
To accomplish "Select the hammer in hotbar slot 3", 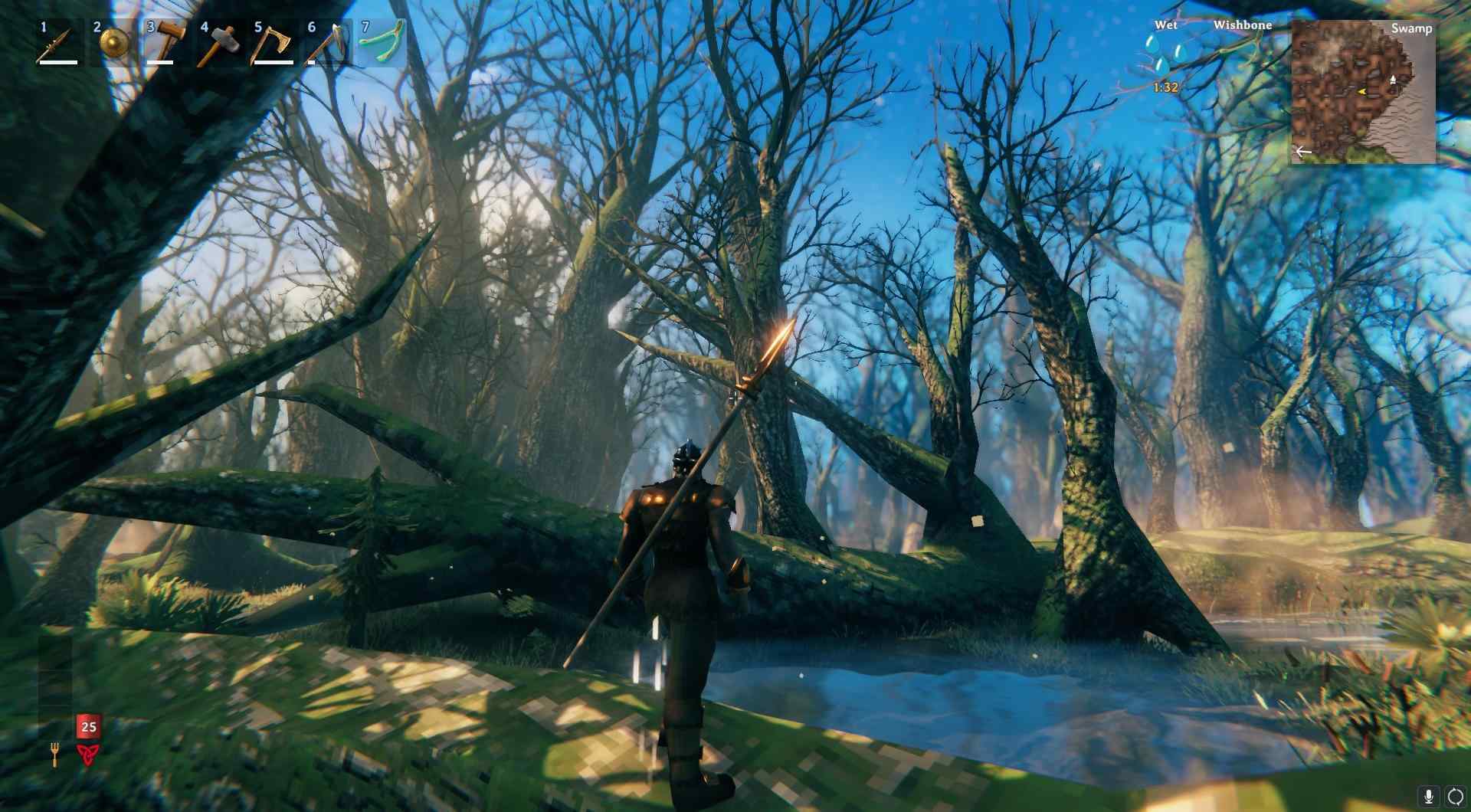I will [169, 41].
